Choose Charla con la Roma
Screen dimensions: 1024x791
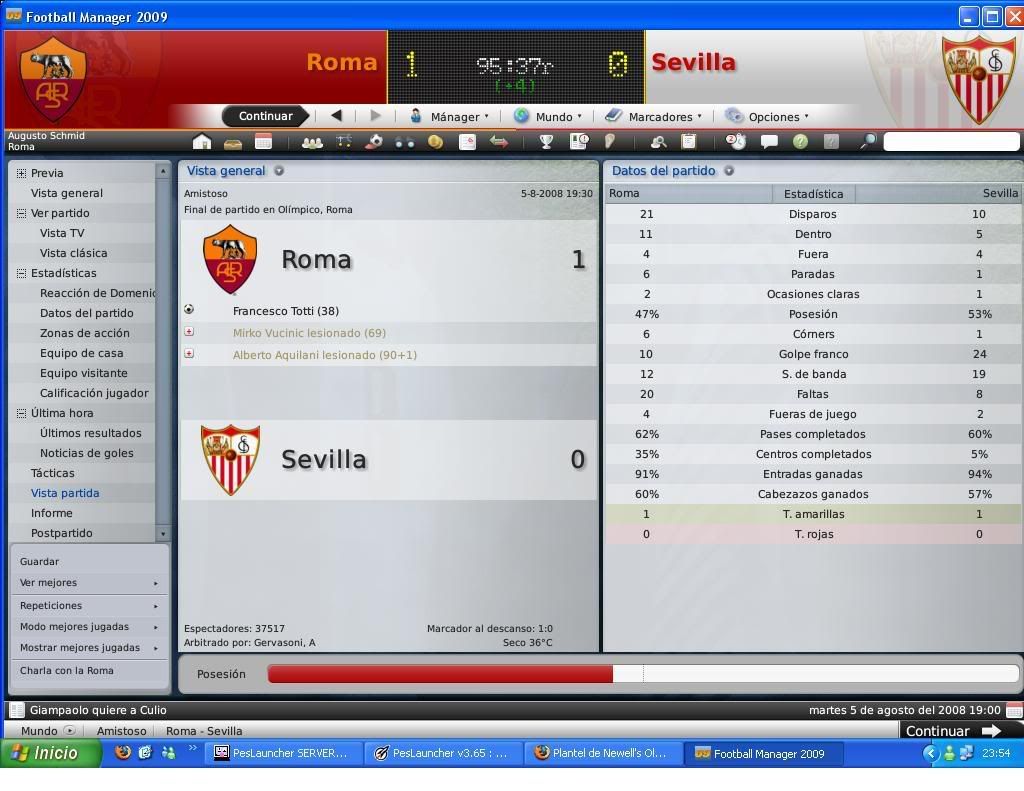pos(67,671)
